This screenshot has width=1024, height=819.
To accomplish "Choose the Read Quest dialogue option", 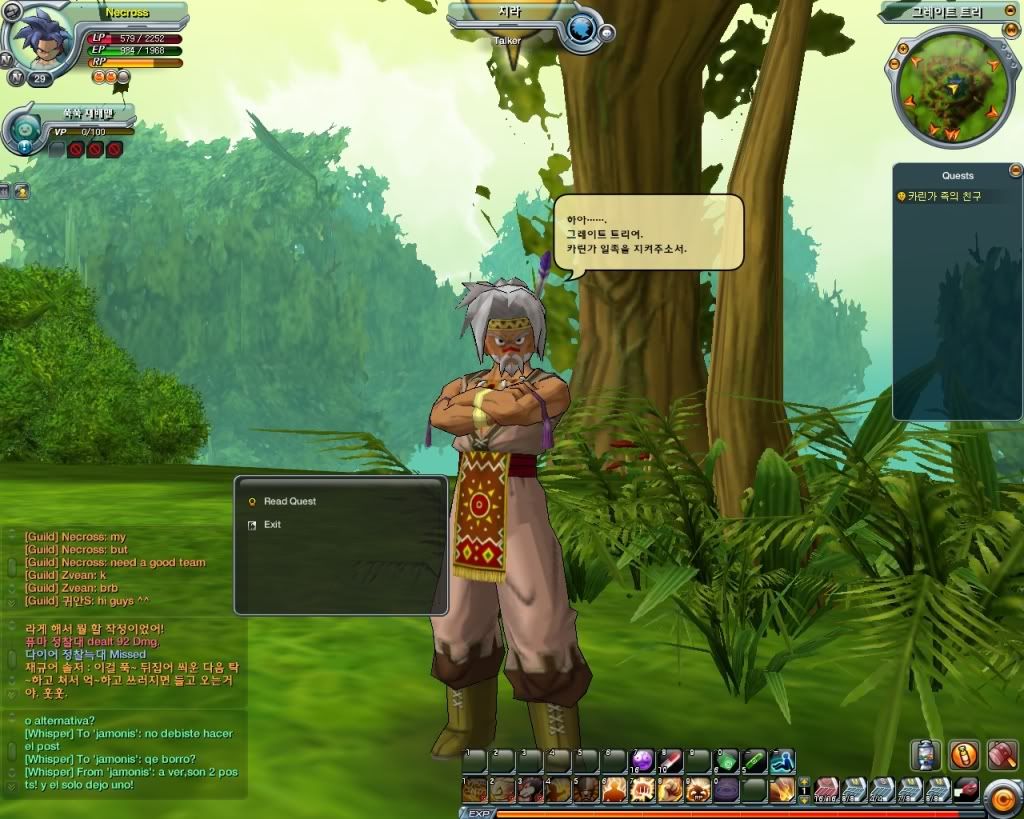I will [x=289, y=501].
